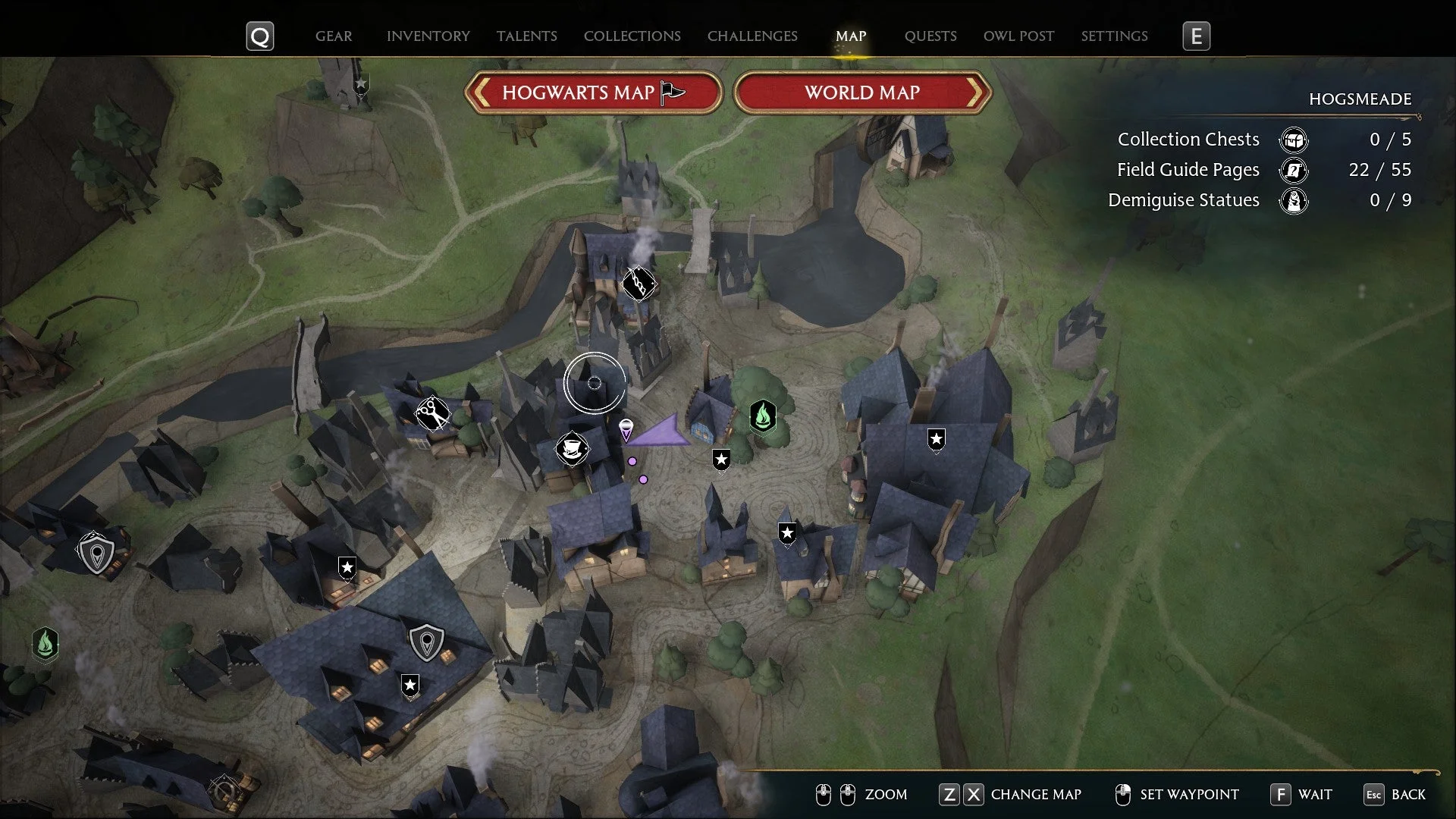Click the star vendor icon beside the floo flame
This screenshot has width=1456, height=819.
[x=720, y=459]
